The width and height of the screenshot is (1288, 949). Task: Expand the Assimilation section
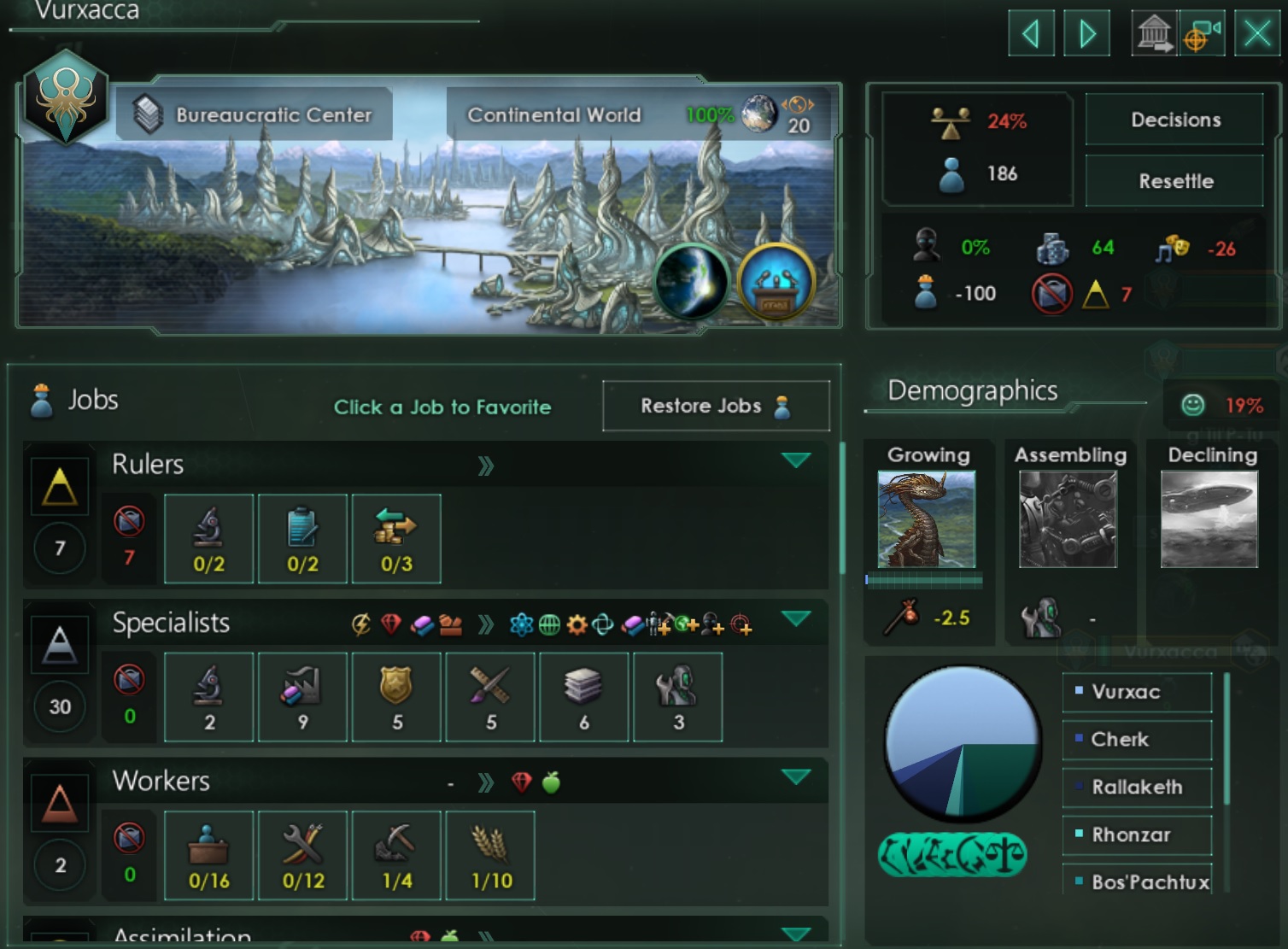[x=796, y=934]
